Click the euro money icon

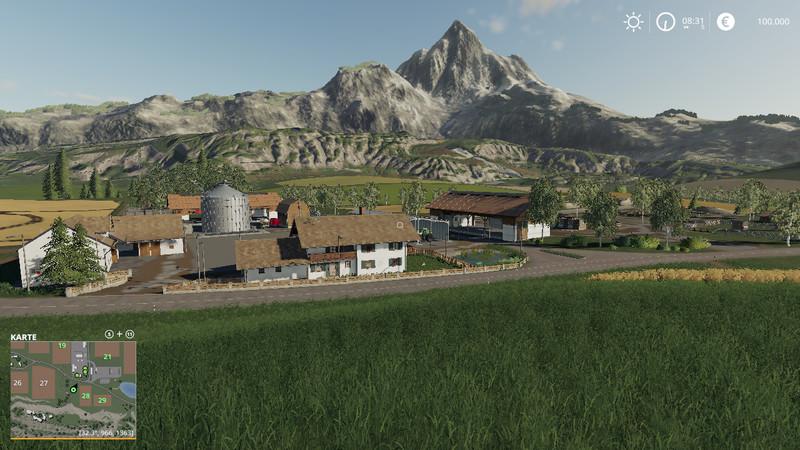725,21
